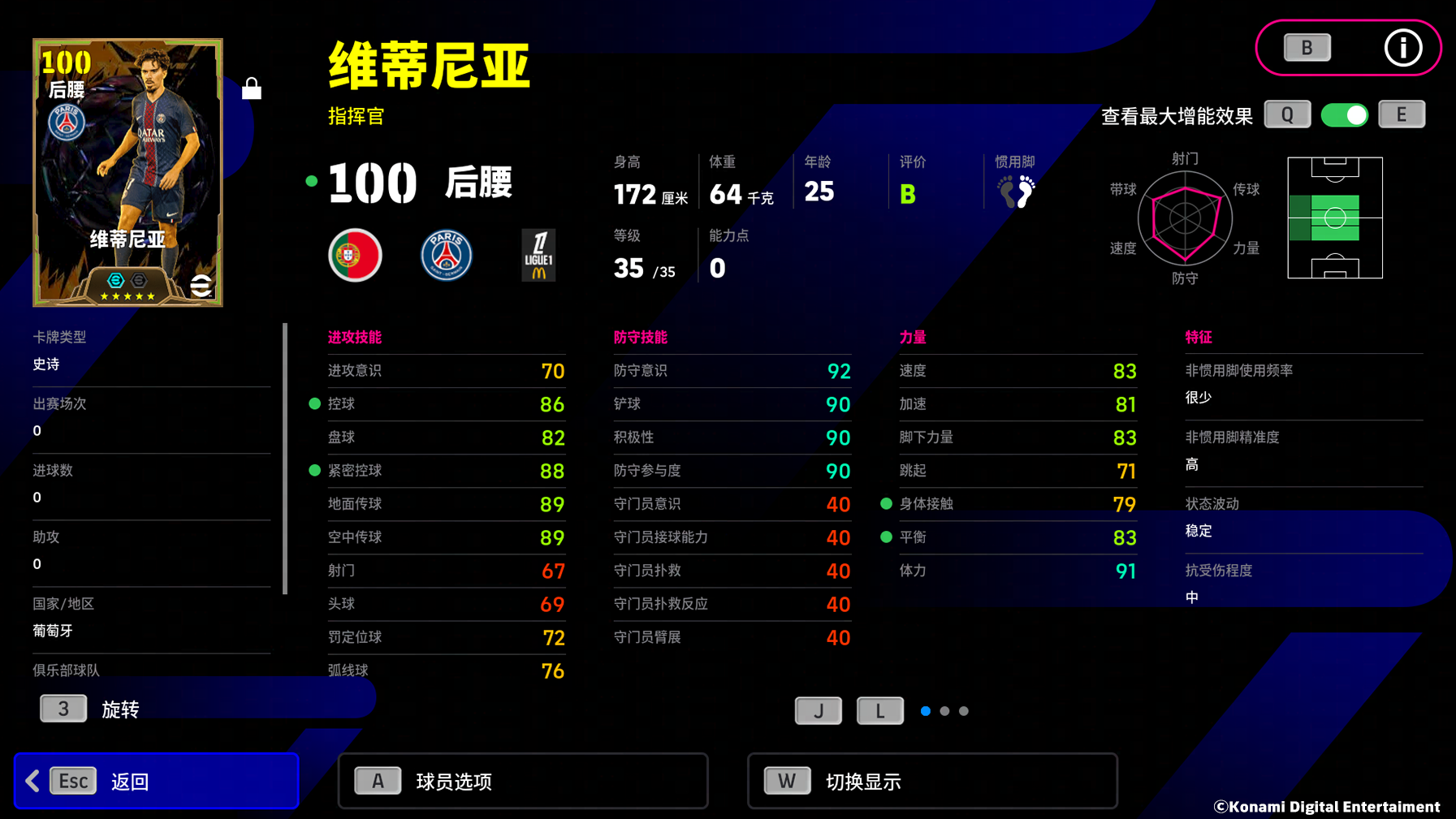Open the Ligue 1 league icon
This screenshot has width=1456, height=819.
click(x=538, y=254)
